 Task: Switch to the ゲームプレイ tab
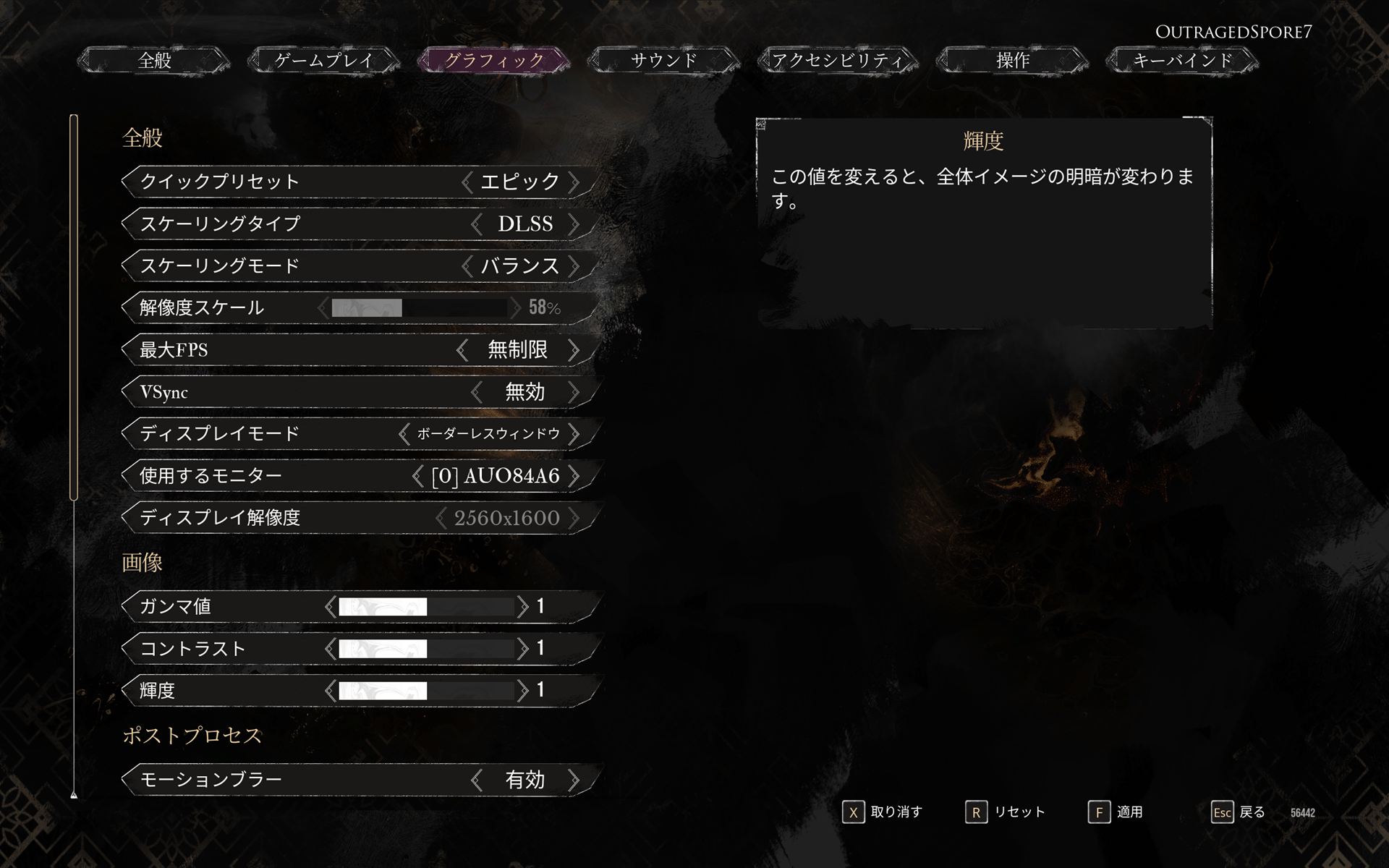(323, 61)
